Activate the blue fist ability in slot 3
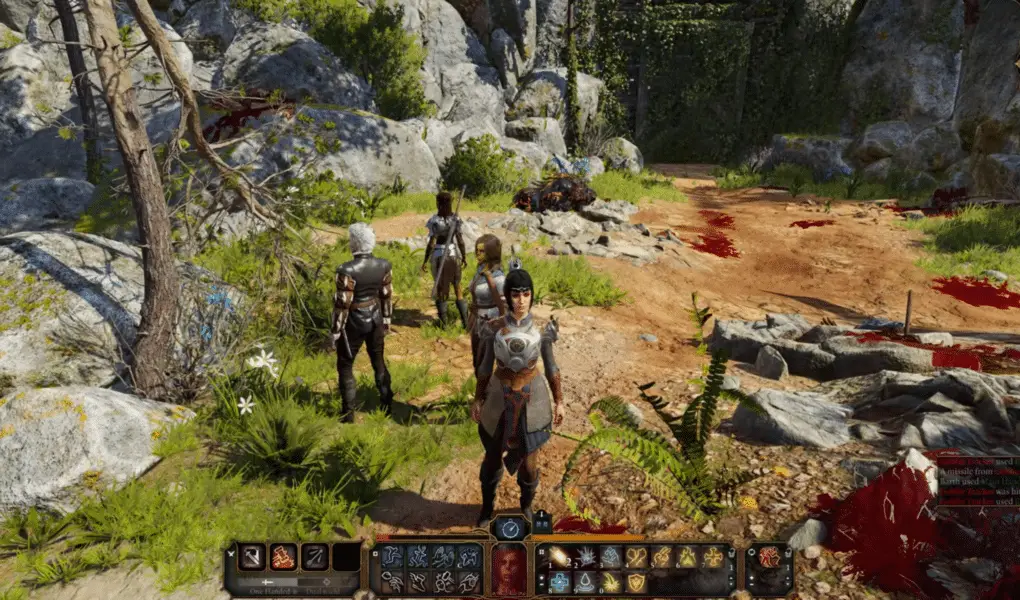 click(611, 557)
